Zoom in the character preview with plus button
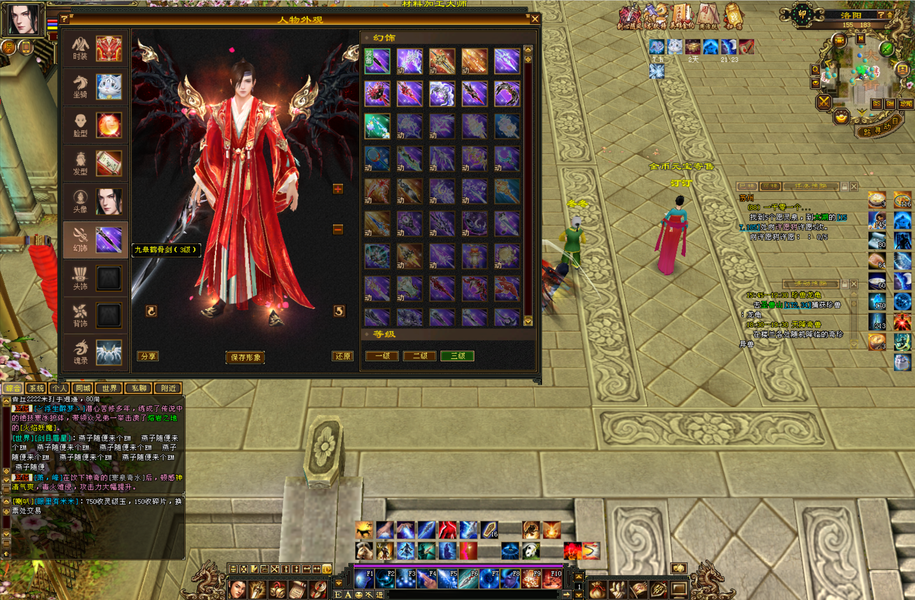This screenshot has height=600, width=915. (338, 188)
